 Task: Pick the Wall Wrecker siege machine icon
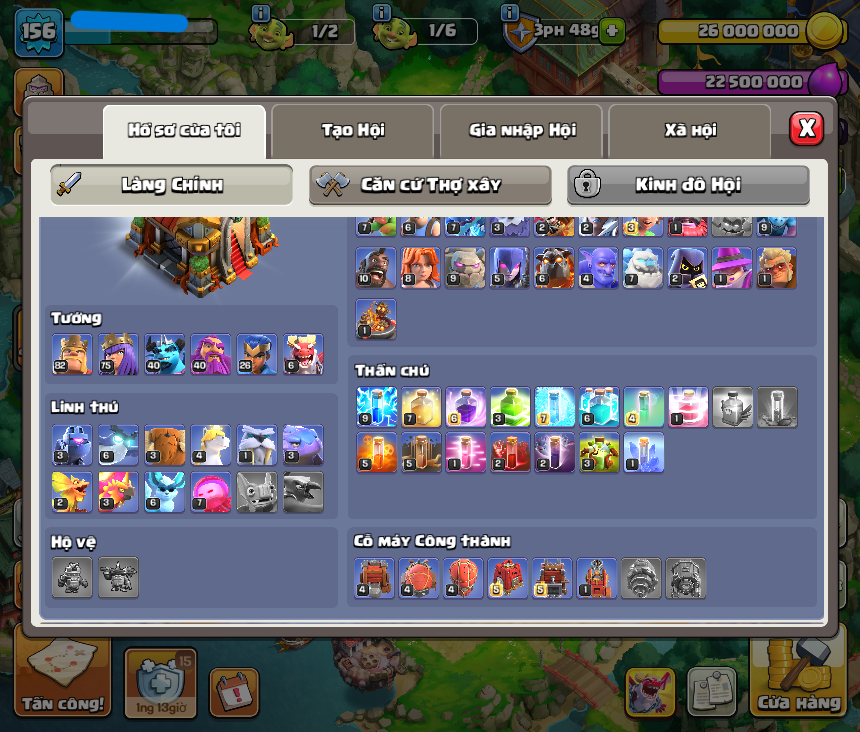point(375,579)
